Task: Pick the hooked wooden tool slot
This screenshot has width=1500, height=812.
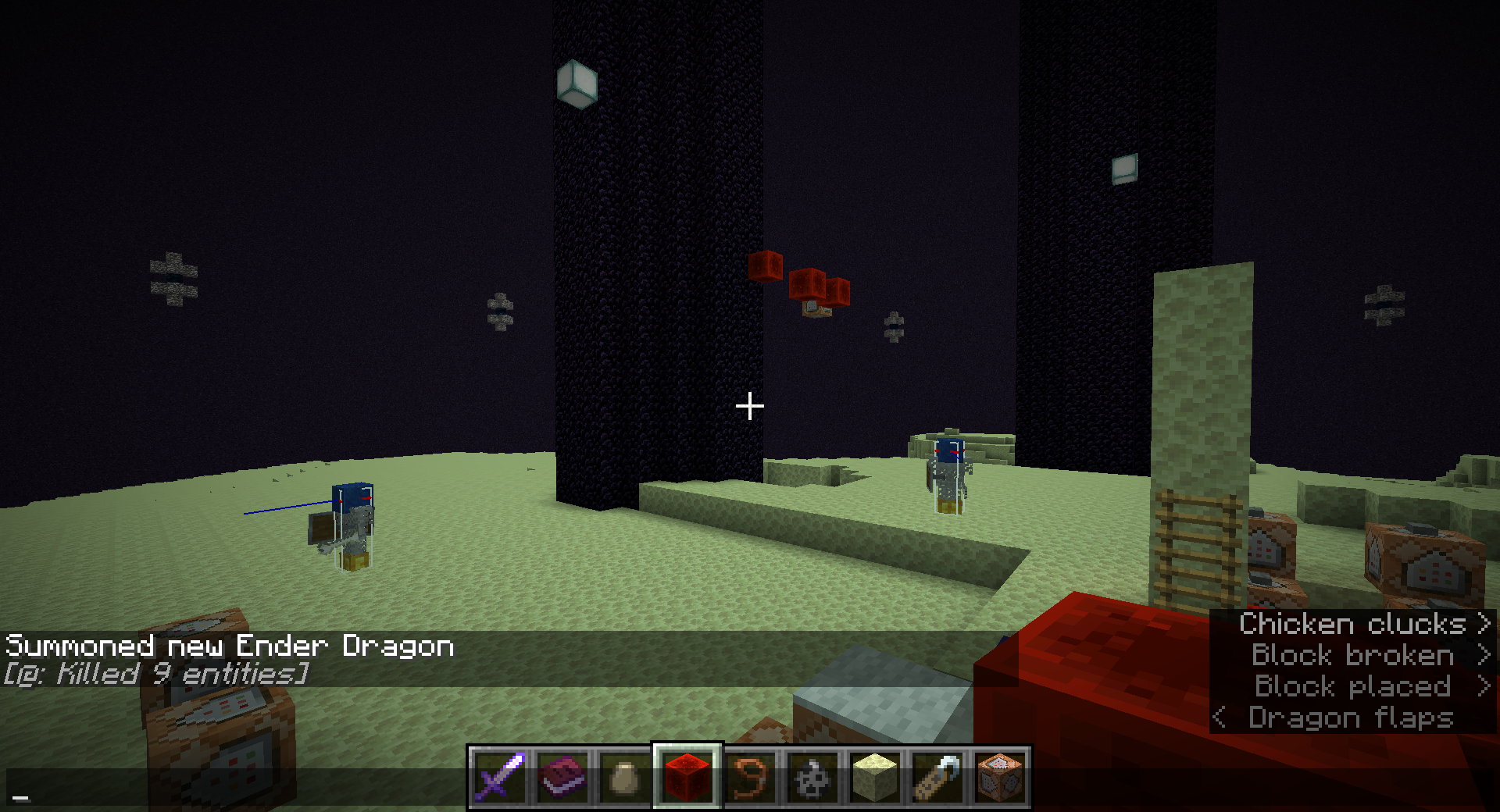Action: point(937,778)
